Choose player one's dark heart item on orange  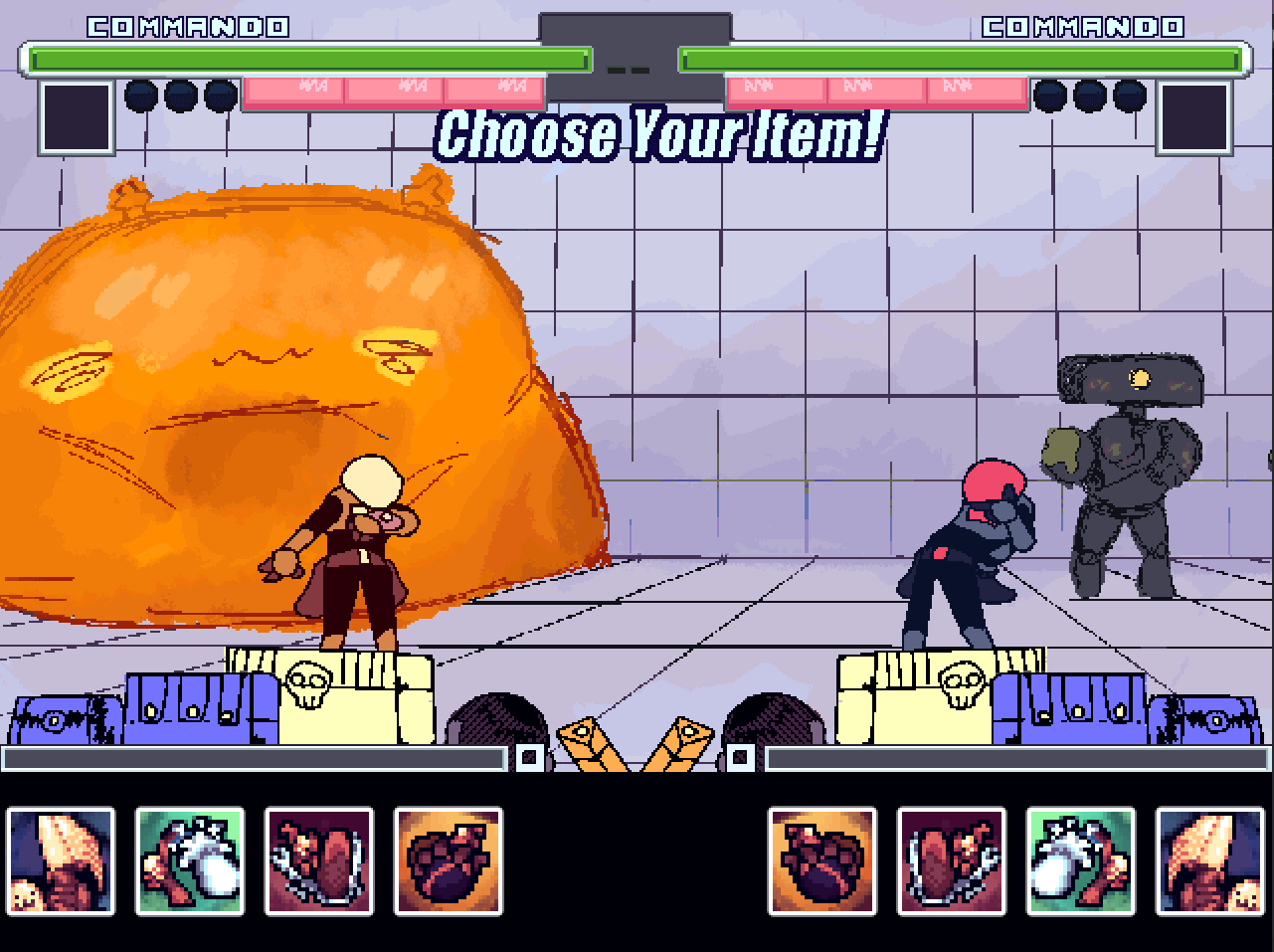(449, 861)
